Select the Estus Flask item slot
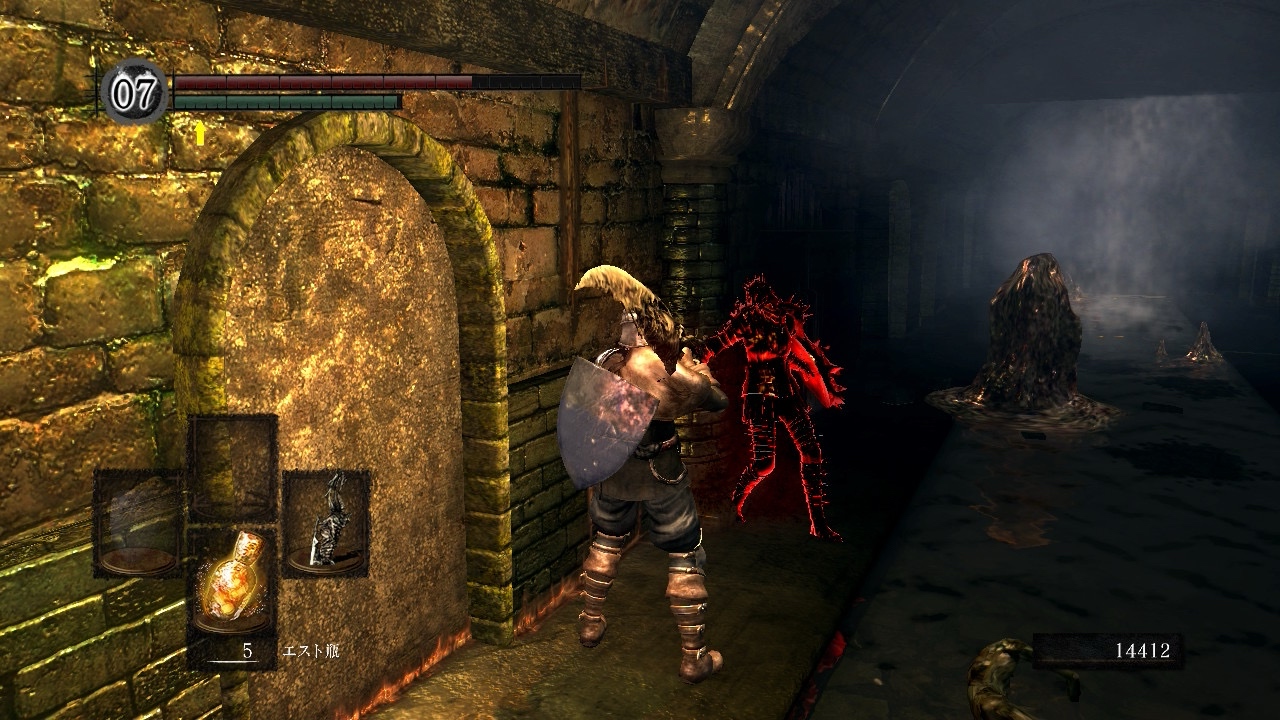 (232, 582)
